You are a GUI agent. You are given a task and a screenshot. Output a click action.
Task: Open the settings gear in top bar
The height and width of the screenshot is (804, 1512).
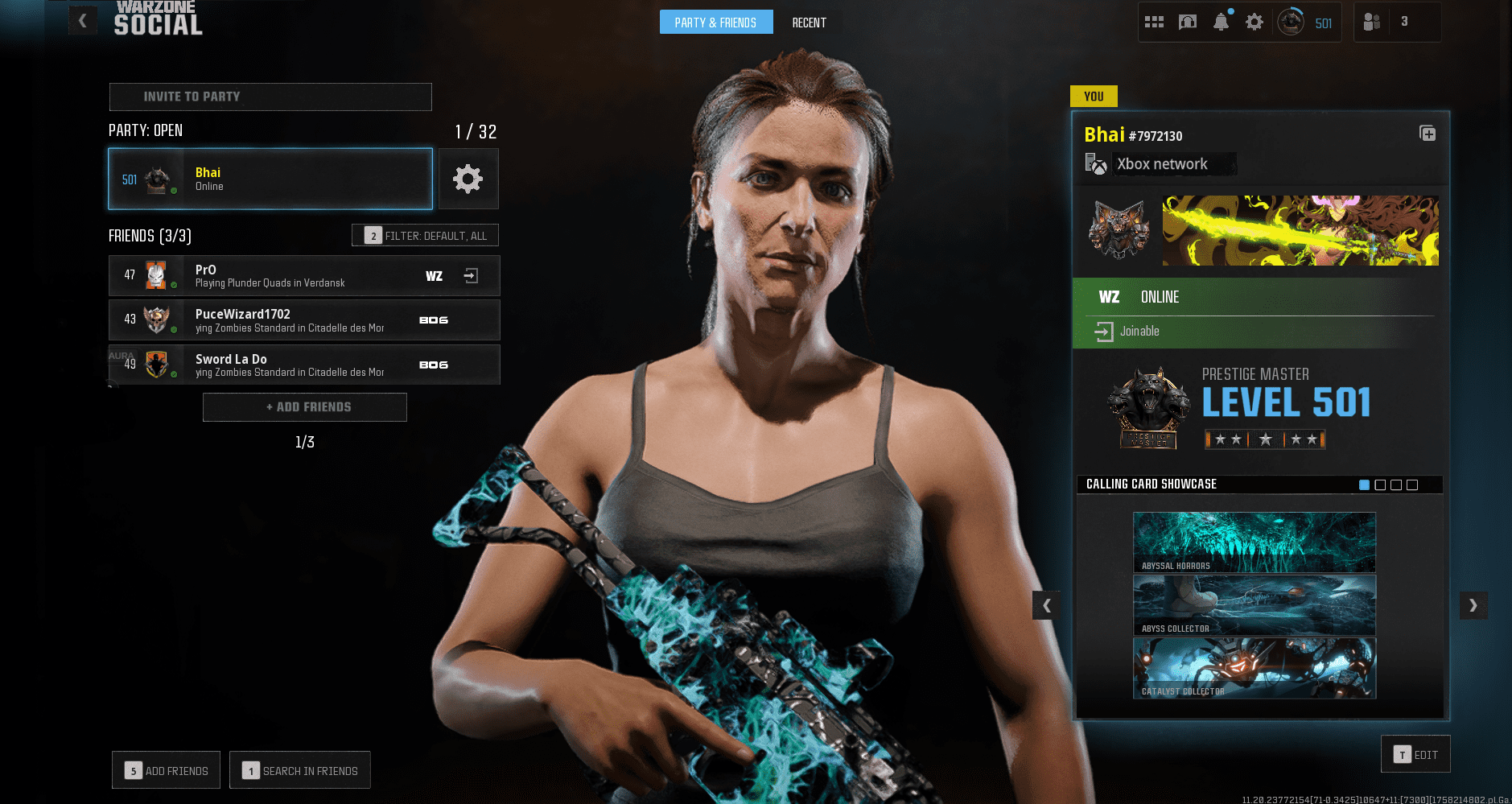(x=1254, y=22)
